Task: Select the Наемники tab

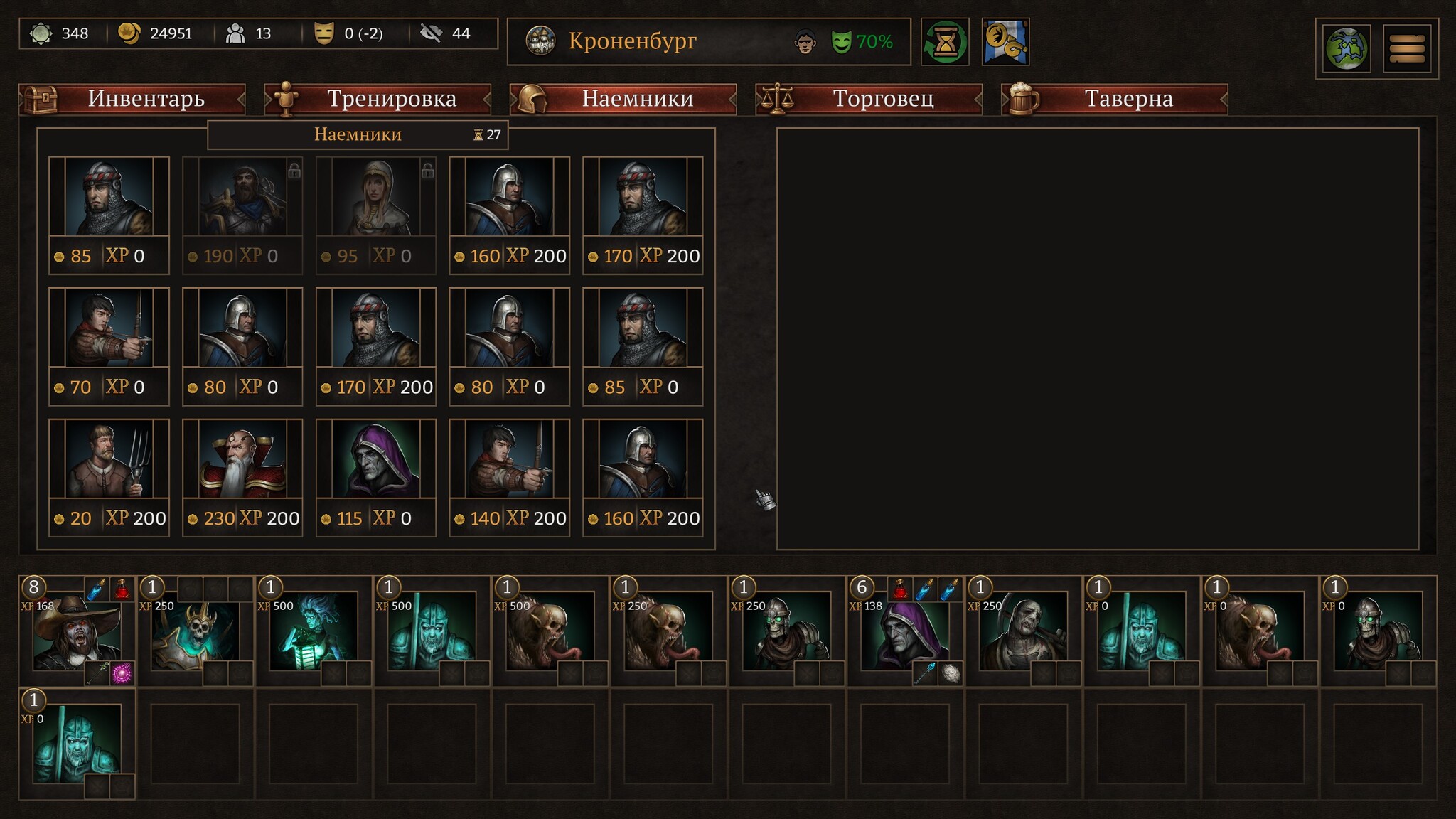Action: pyautogui.click(x=623, y=99)
